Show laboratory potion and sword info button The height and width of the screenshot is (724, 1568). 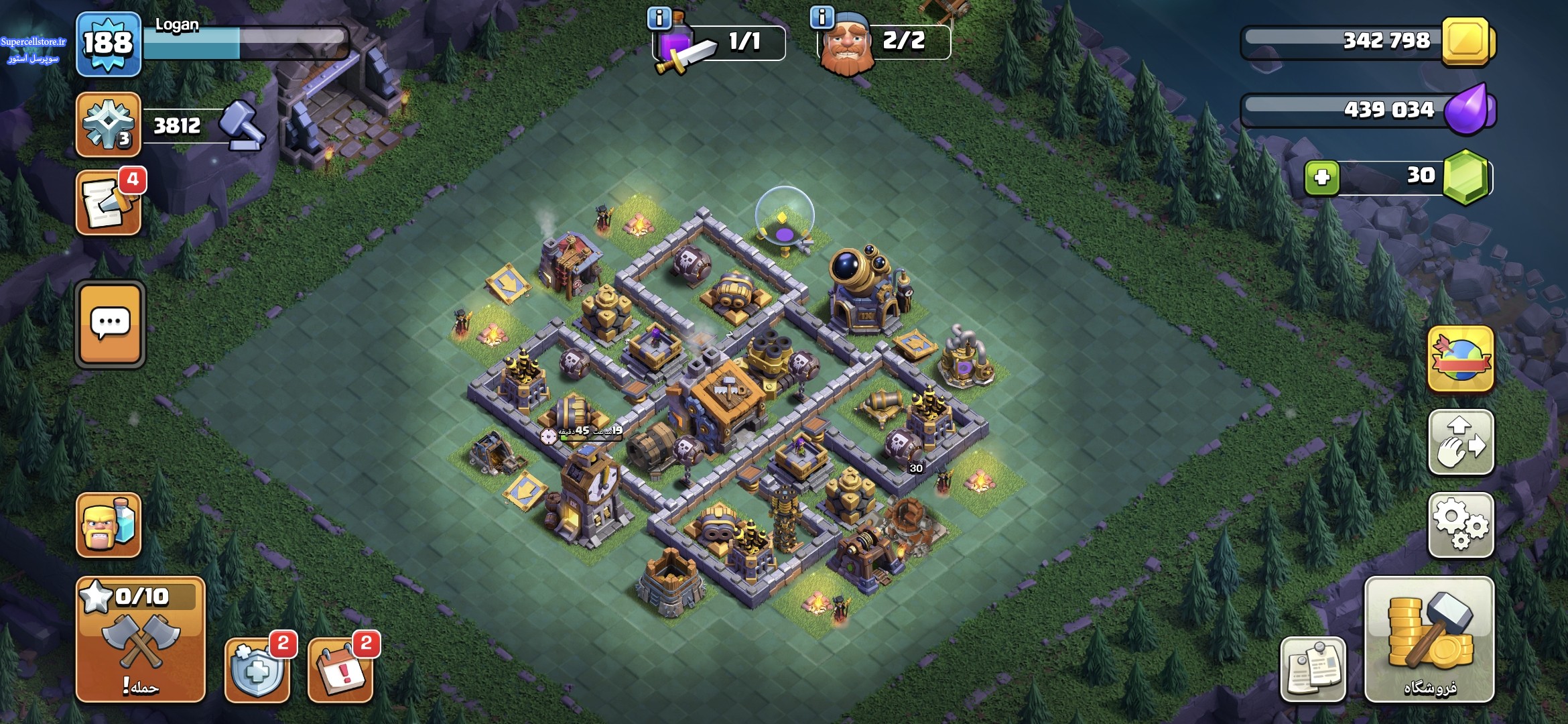tap(659, 18)
